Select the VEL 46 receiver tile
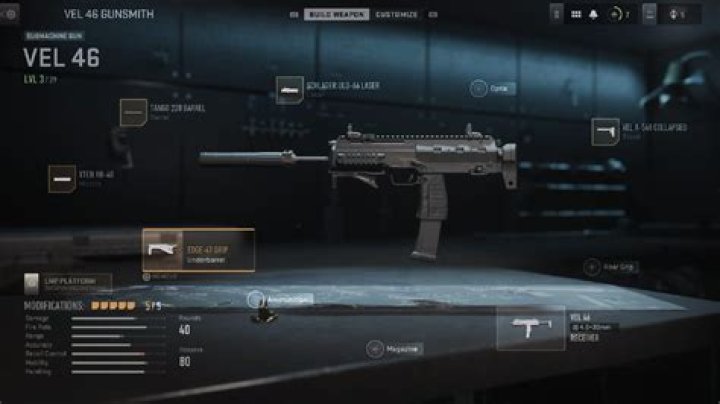The image size is (720, 404). (531, 328)
